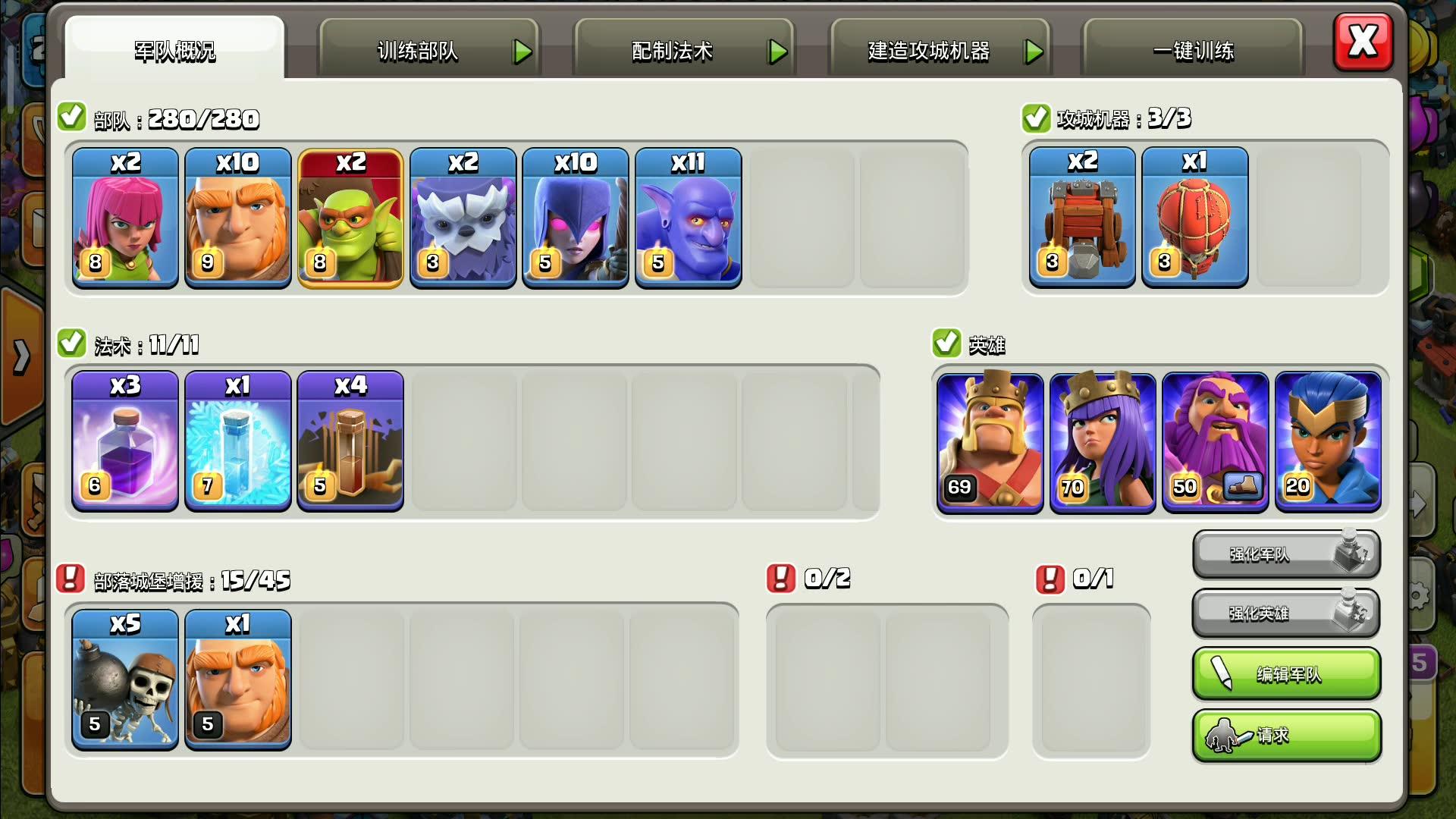The width and height of the screenshot is (1456, 819).
Task: Select the Archer Queen hero card
Action: pos(1103,441)
